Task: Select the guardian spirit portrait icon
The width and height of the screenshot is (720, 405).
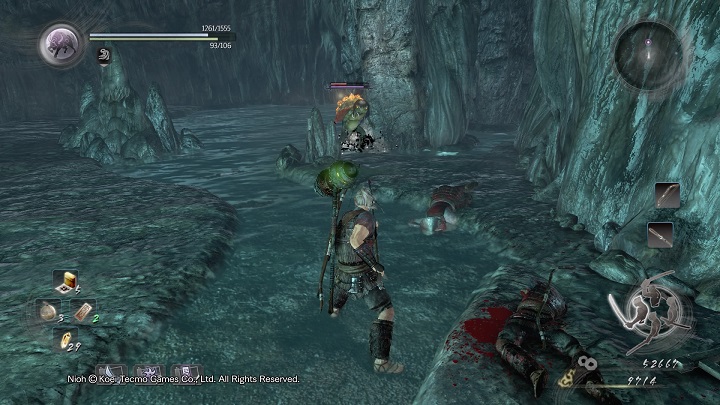Action: (60, 45)
